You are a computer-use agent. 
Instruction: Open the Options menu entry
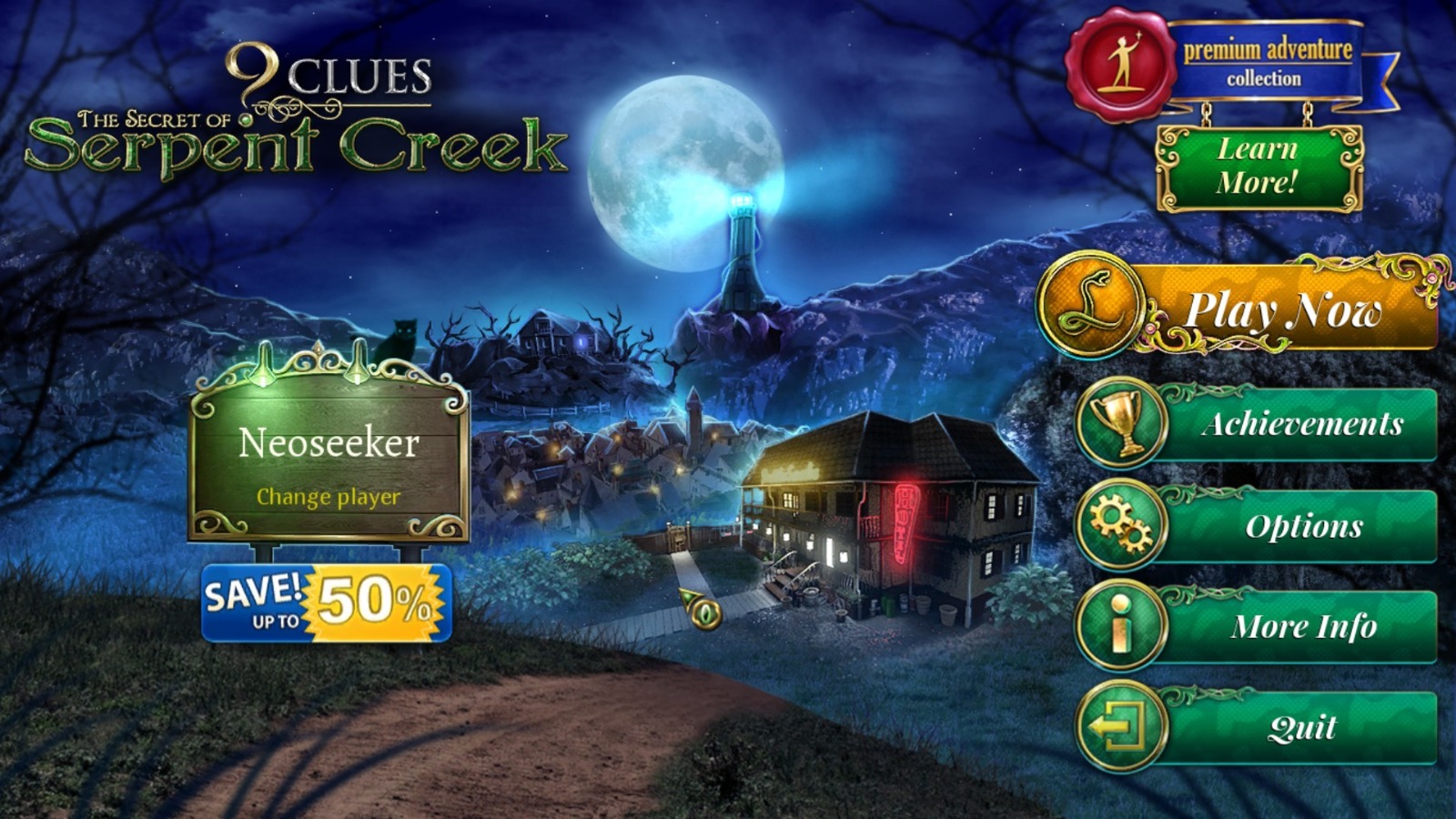(x=1306, y=525)
